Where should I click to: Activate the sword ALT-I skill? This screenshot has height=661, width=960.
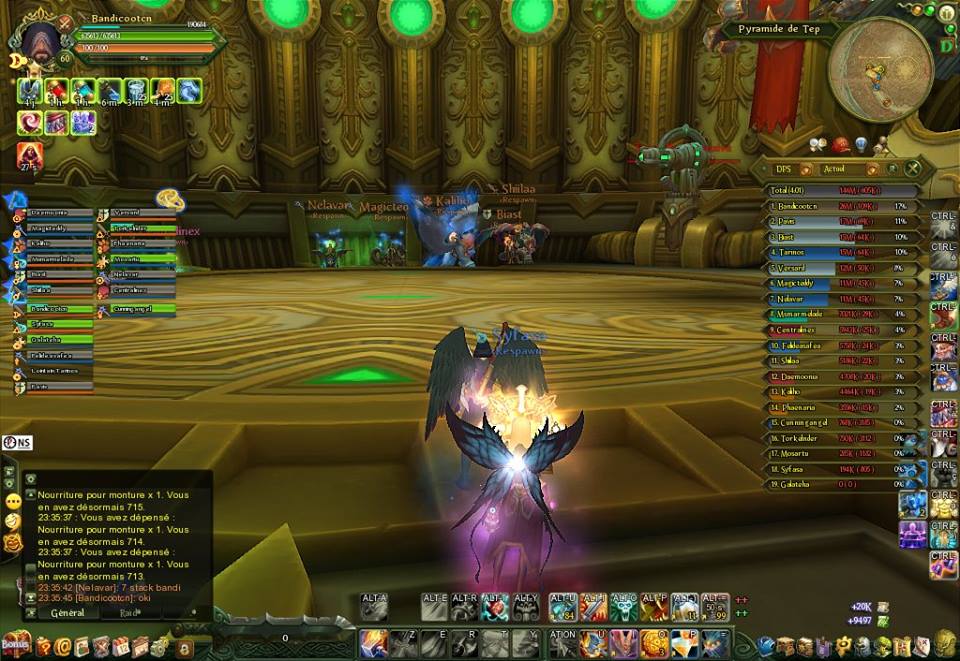[x=594, y=607]
